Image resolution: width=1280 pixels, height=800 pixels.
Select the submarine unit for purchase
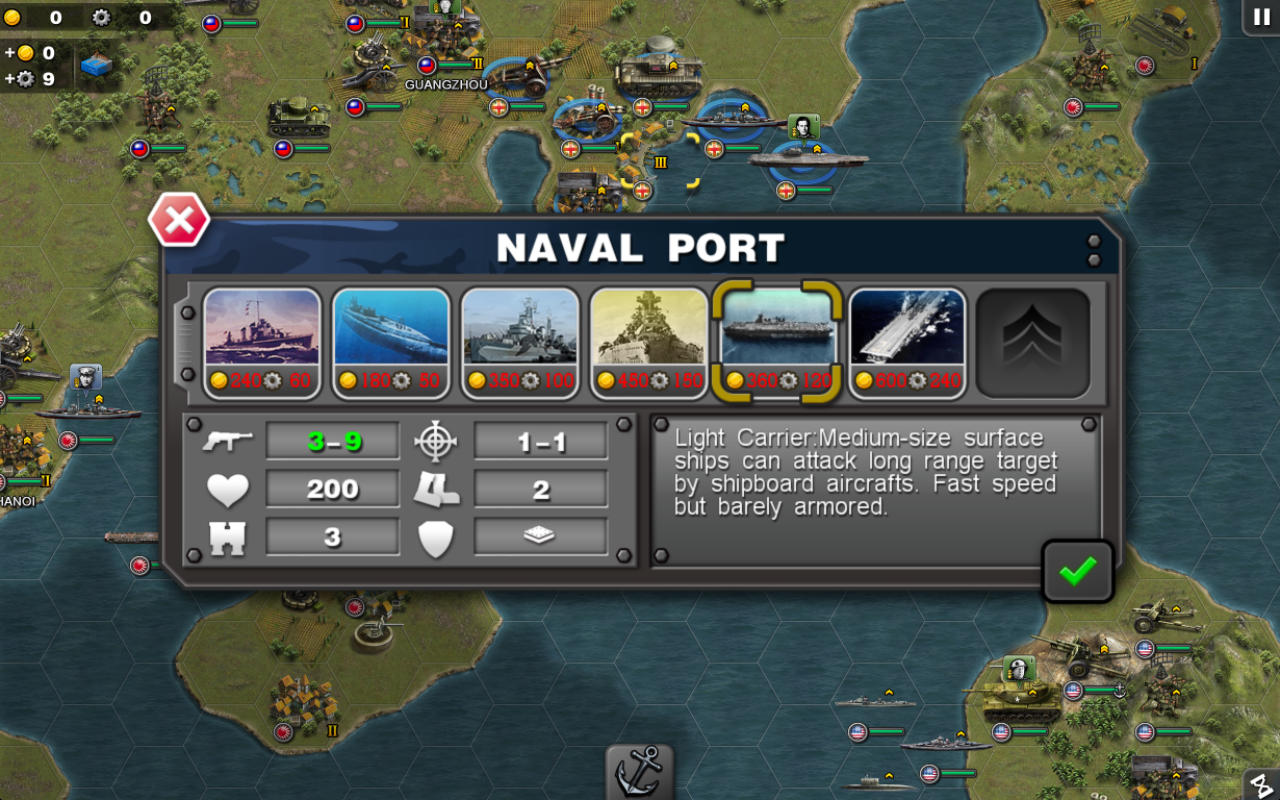tap(391, 340)
